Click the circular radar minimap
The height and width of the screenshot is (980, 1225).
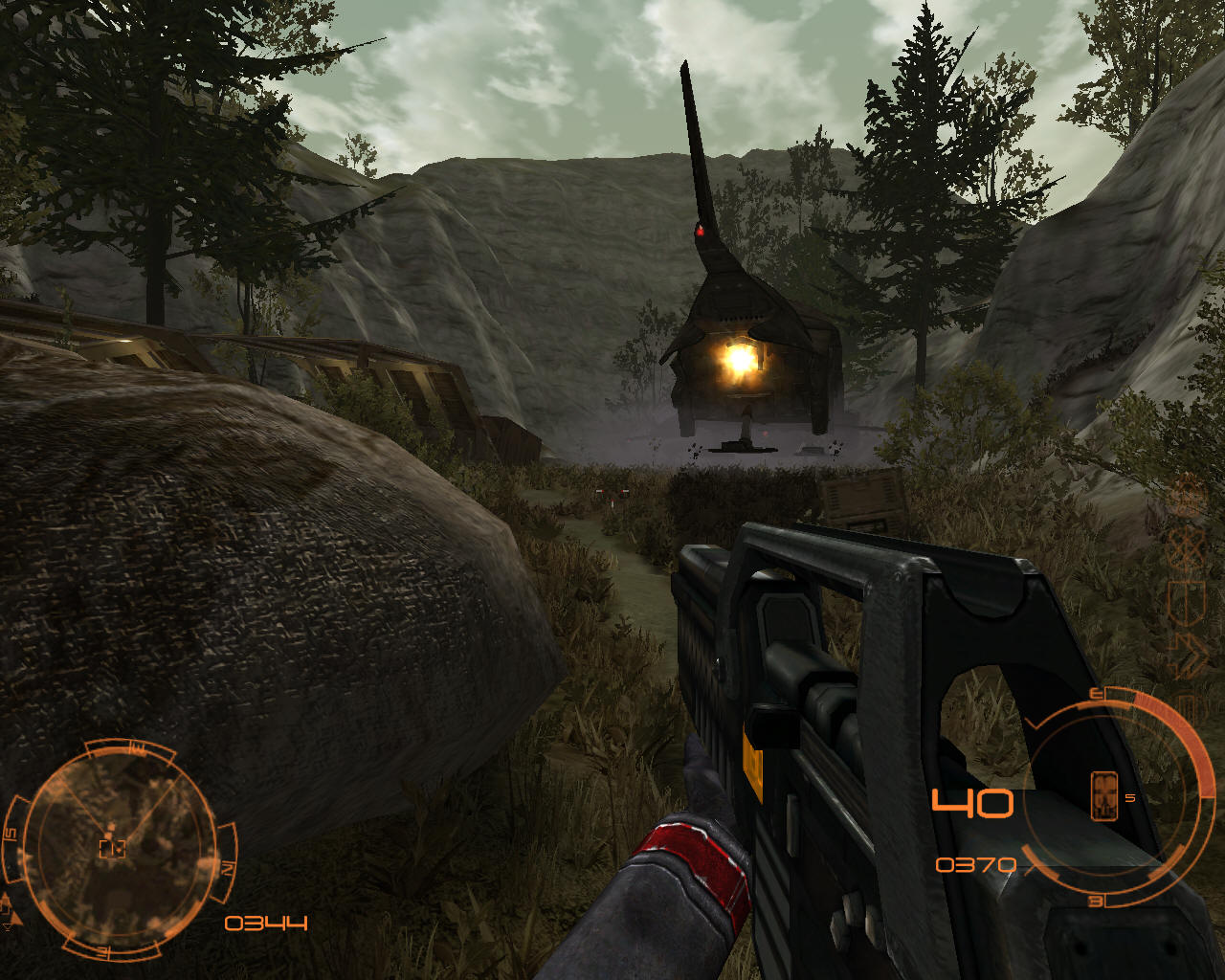click(115, 848)
